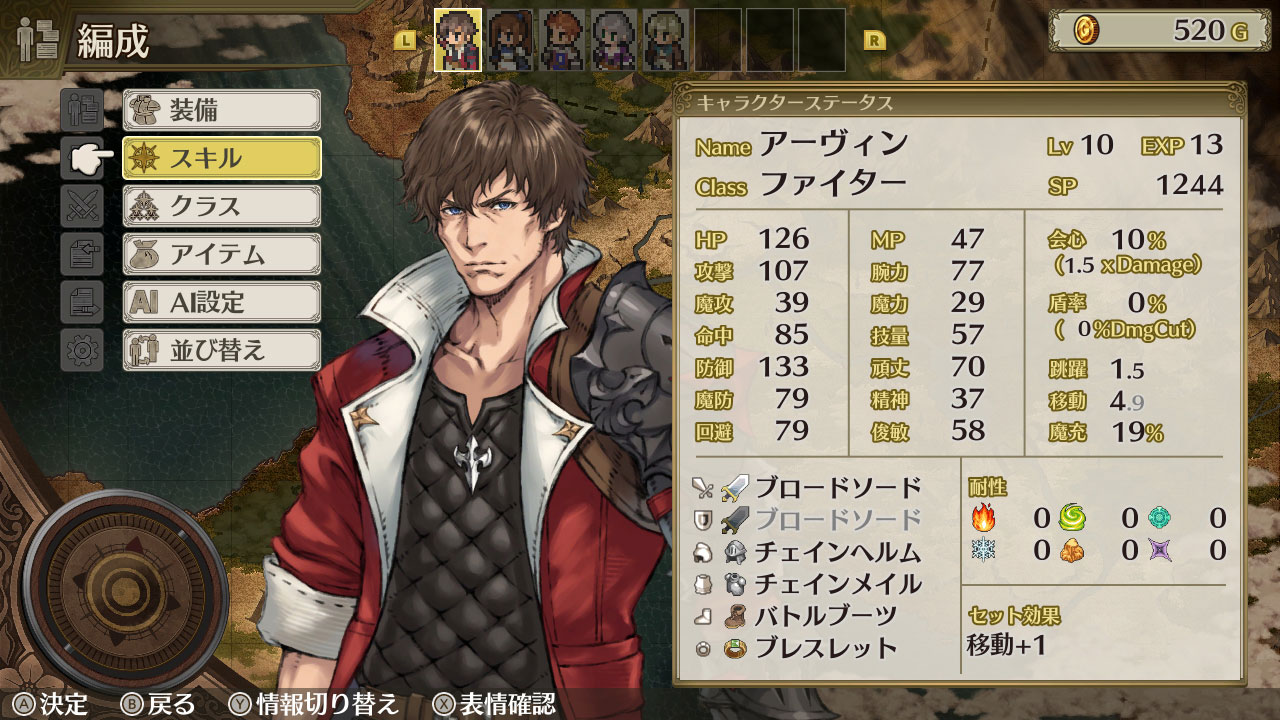Select the highlighted スキル menu entry
Screen dimensions: 1280x720
coord(221,158)
